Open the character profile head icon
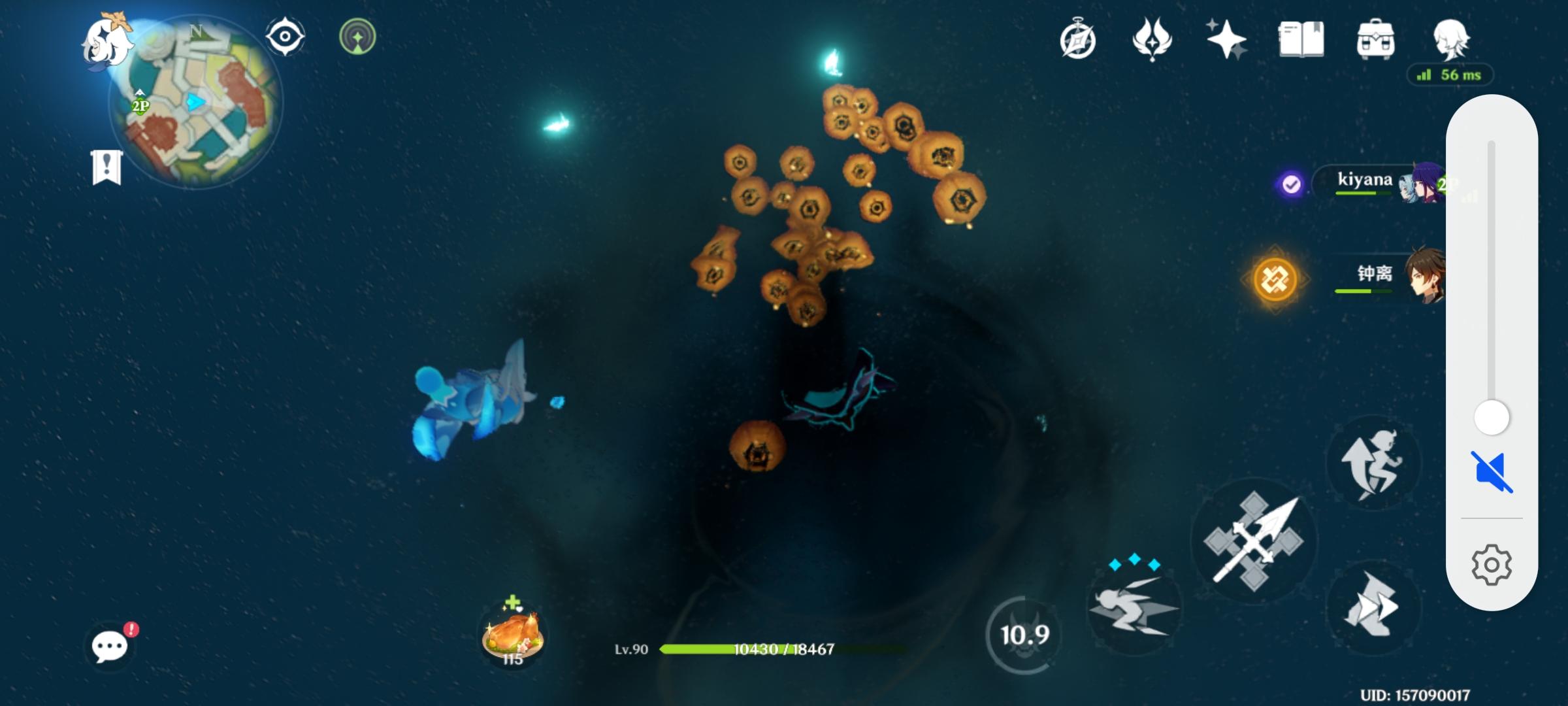The height and width of the screenshot is (706, 1568). pos(1450,39)
